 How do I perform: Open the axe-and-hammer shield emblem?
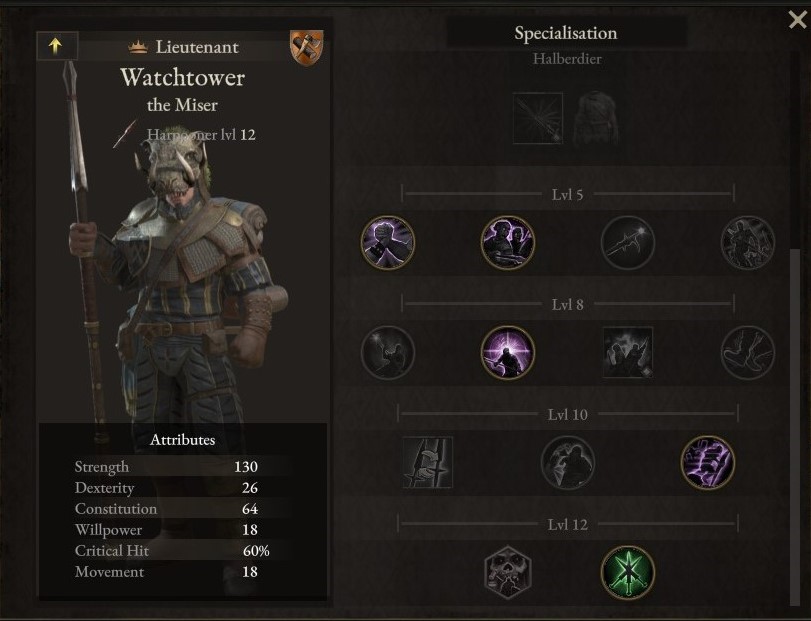click(x=306, y=47)
